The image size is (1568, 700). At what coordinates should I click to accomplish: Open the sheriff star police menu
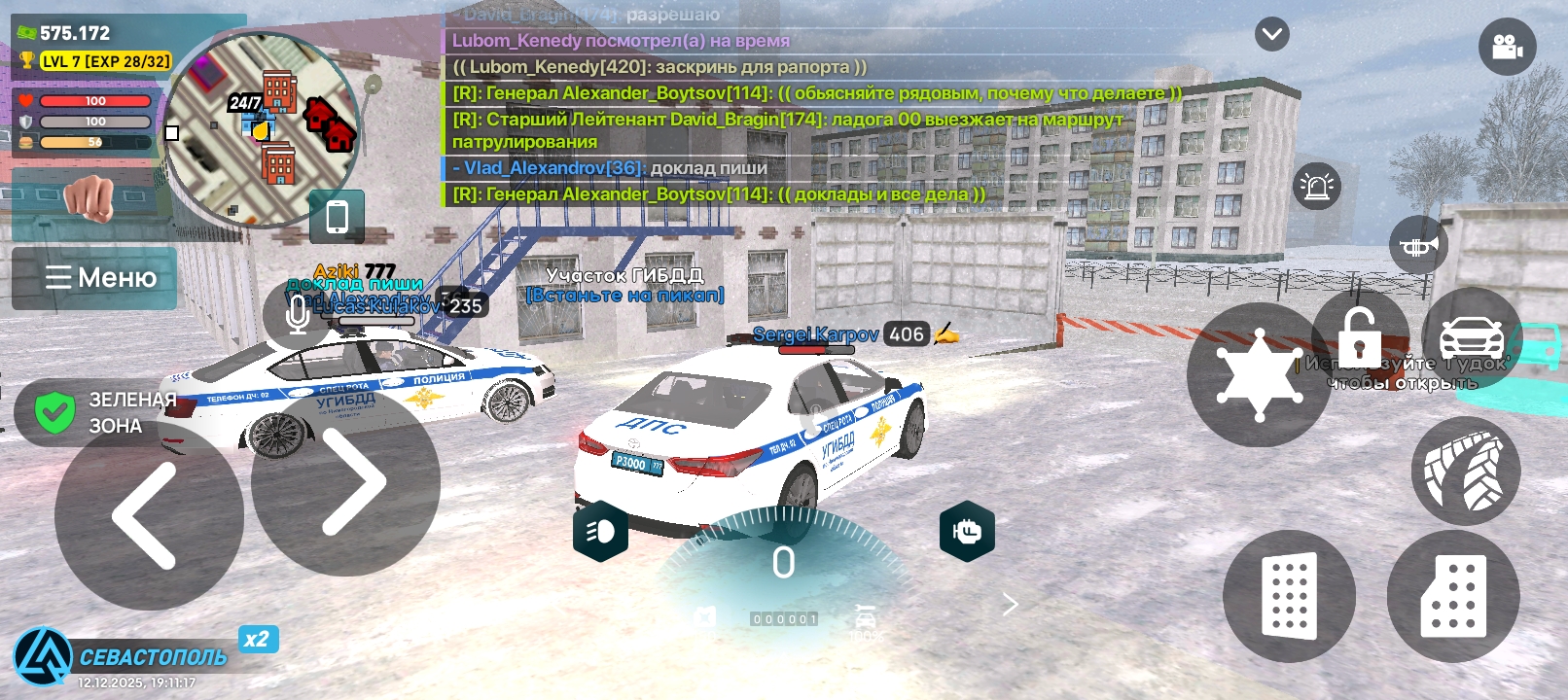tap(1259, 375)
